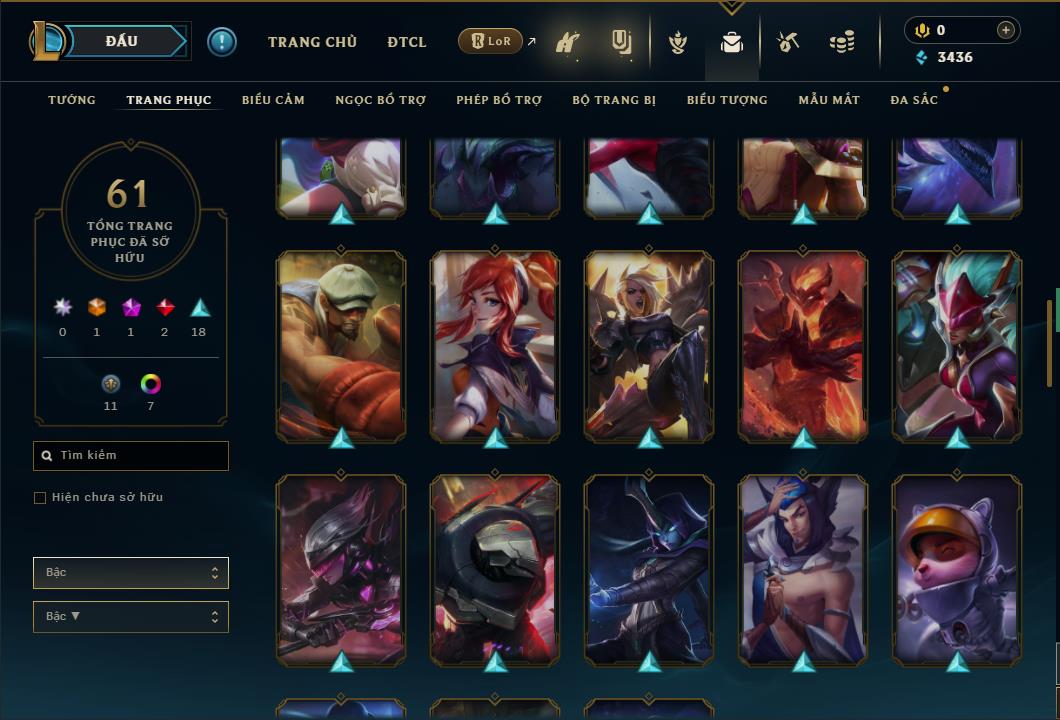
Task: Choose the boxer Lee Sin skin card
Action: pos(341,345)
